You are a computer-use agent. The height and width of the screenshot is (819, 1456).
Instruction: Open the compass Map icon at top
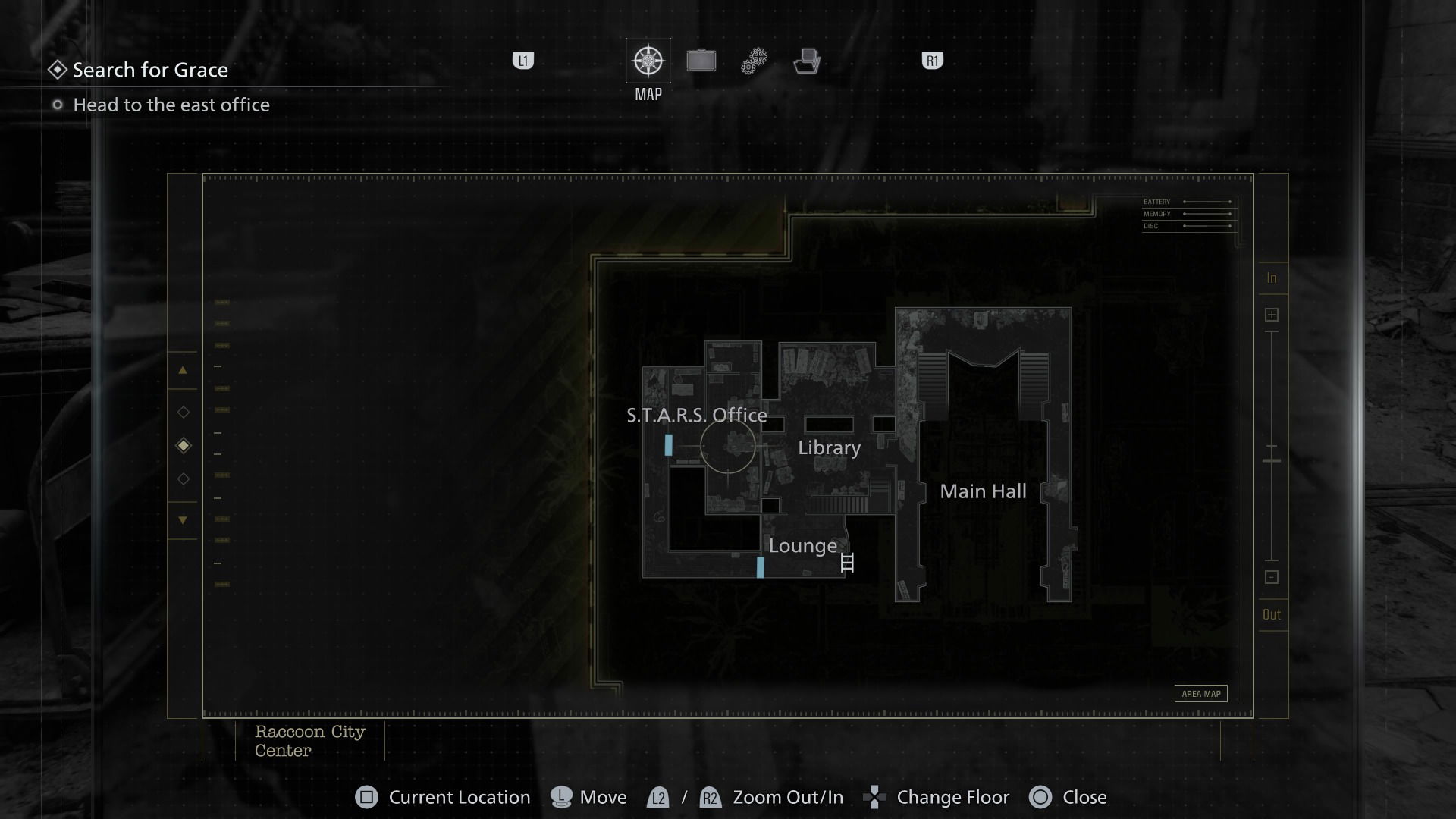coord(648,60)
